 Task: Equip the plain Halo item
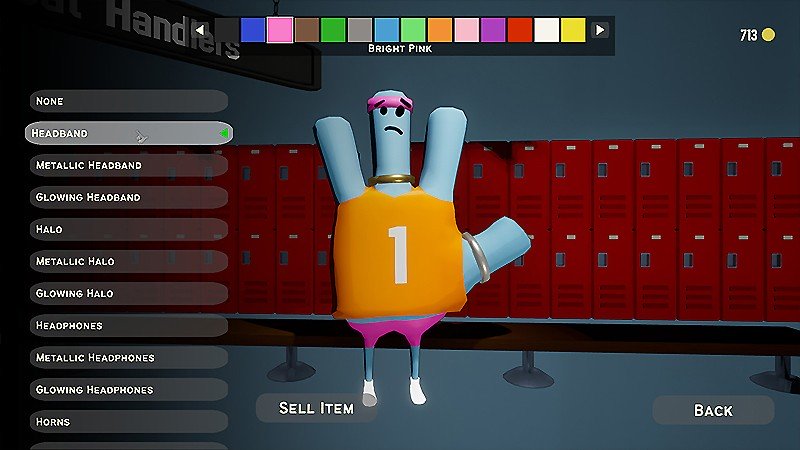(x=126, y=229)
